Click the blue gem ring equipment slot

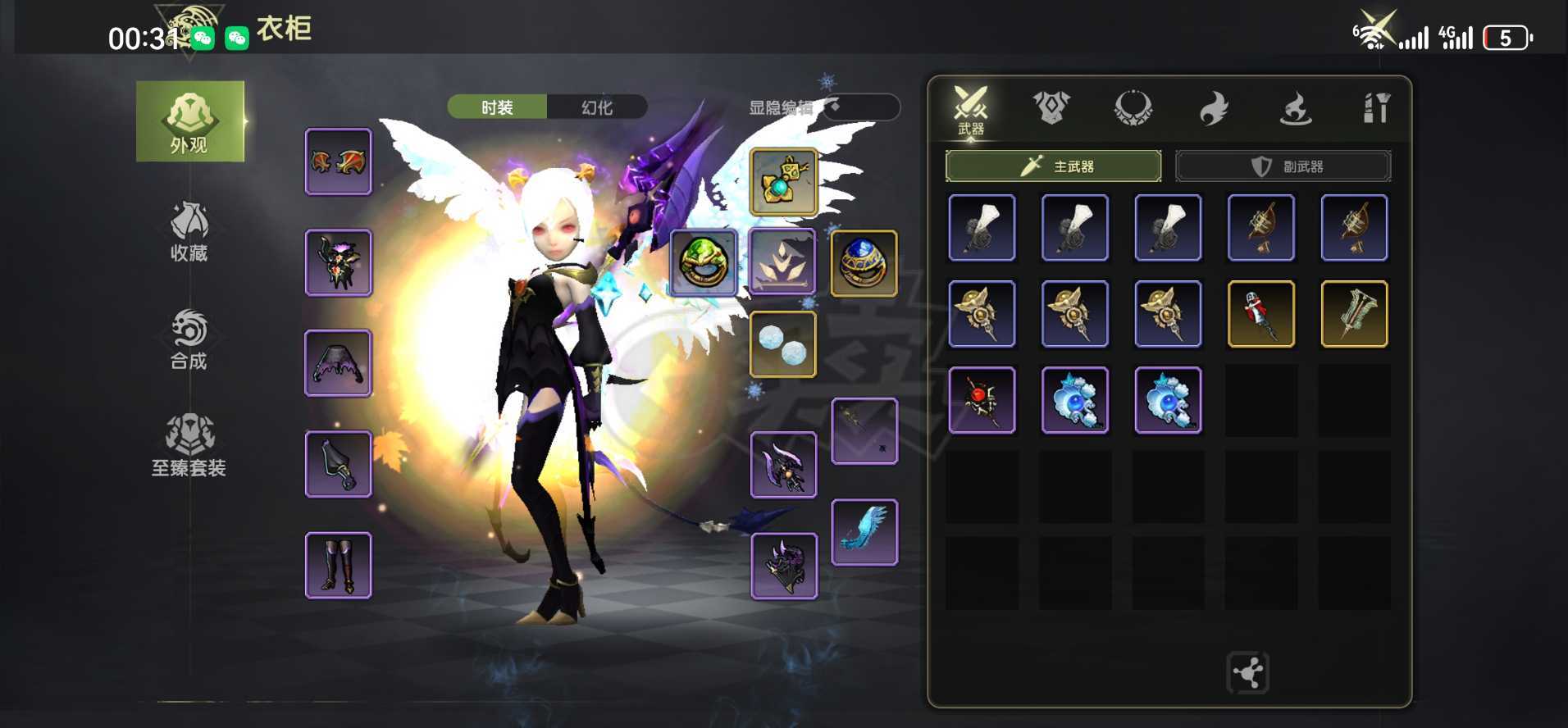864,262
